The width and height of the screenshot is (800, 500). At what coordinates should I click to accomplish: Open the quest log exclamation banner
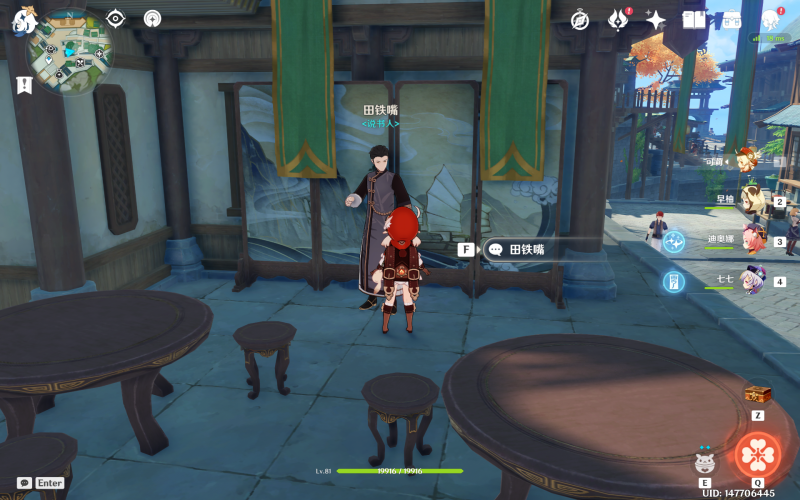[23, 86]
